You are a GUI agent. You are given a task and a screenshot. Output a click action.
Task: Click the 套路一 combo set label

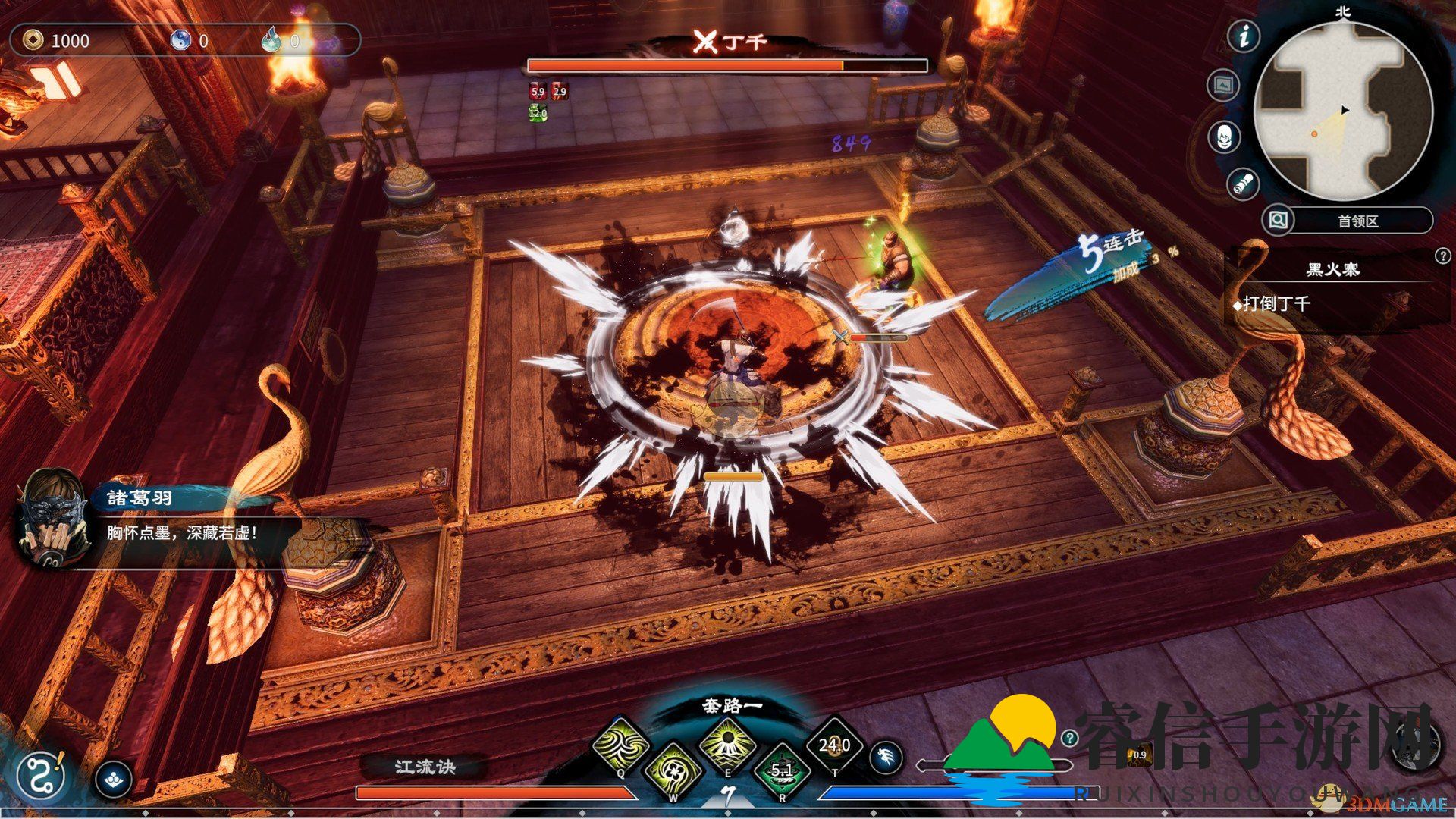tap(732, 706)
